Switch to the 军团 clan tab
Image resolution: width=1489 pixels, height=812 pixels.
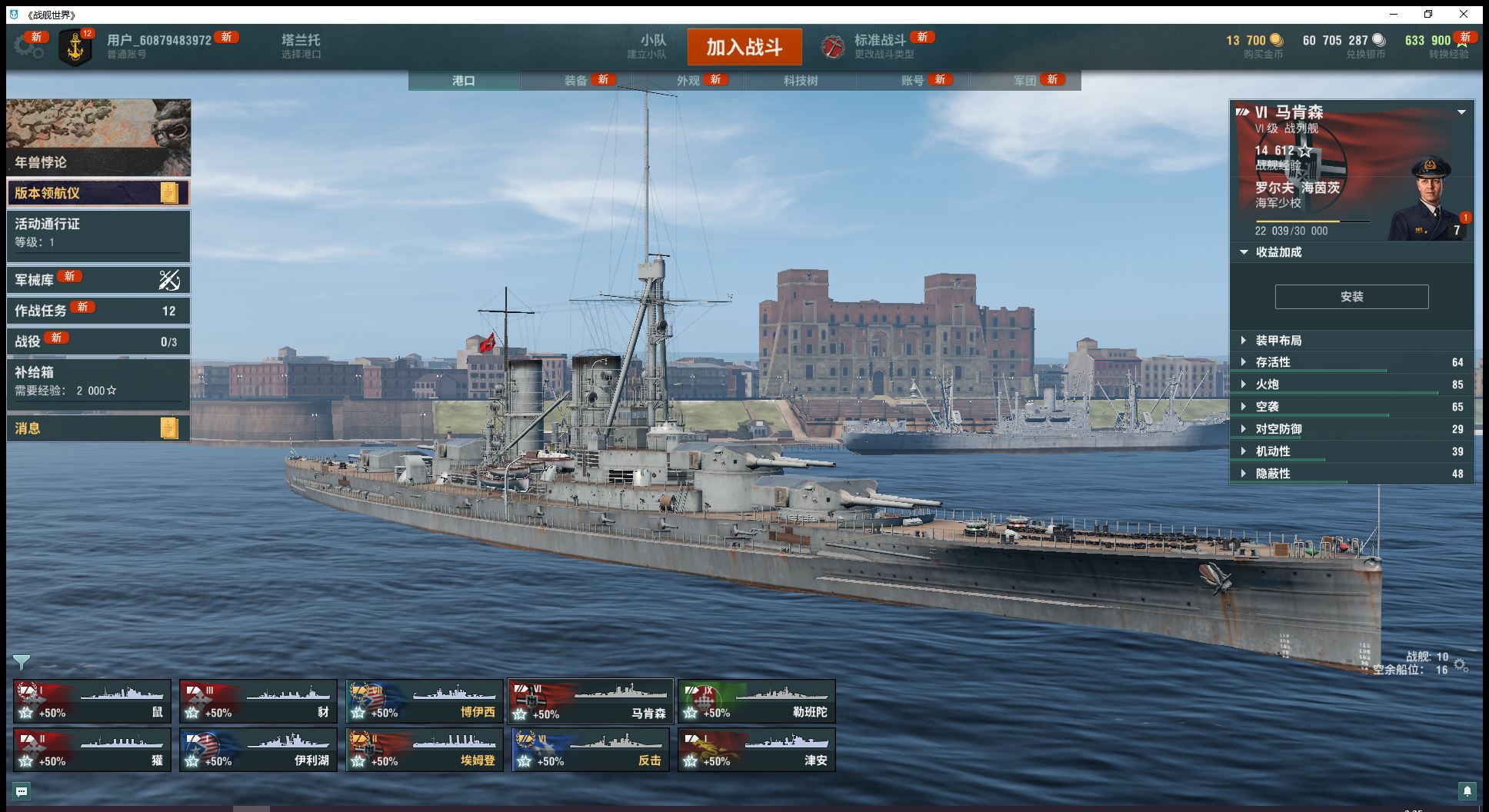click(x=1025, y=81)
